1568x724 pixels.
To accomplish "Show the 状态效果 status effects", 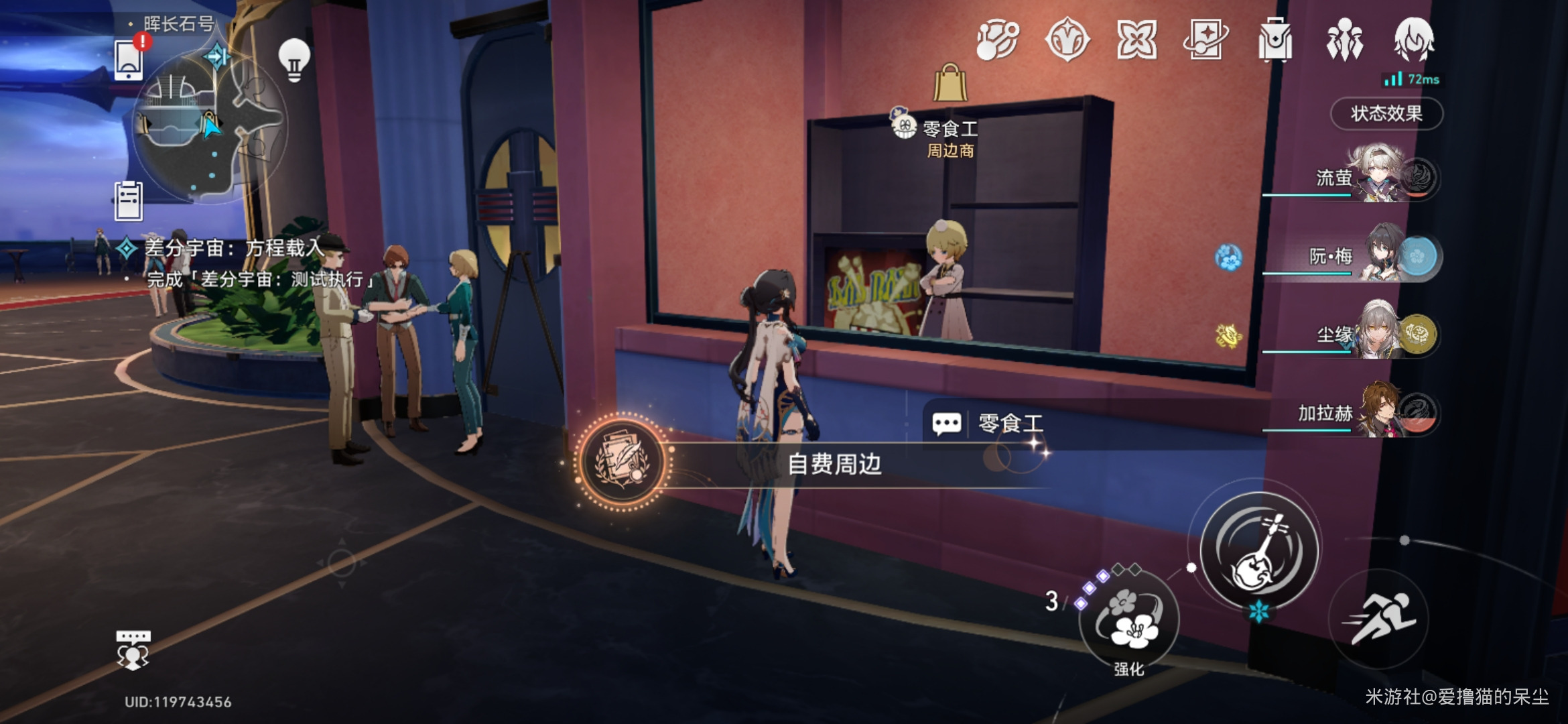I will point(1386,113).
